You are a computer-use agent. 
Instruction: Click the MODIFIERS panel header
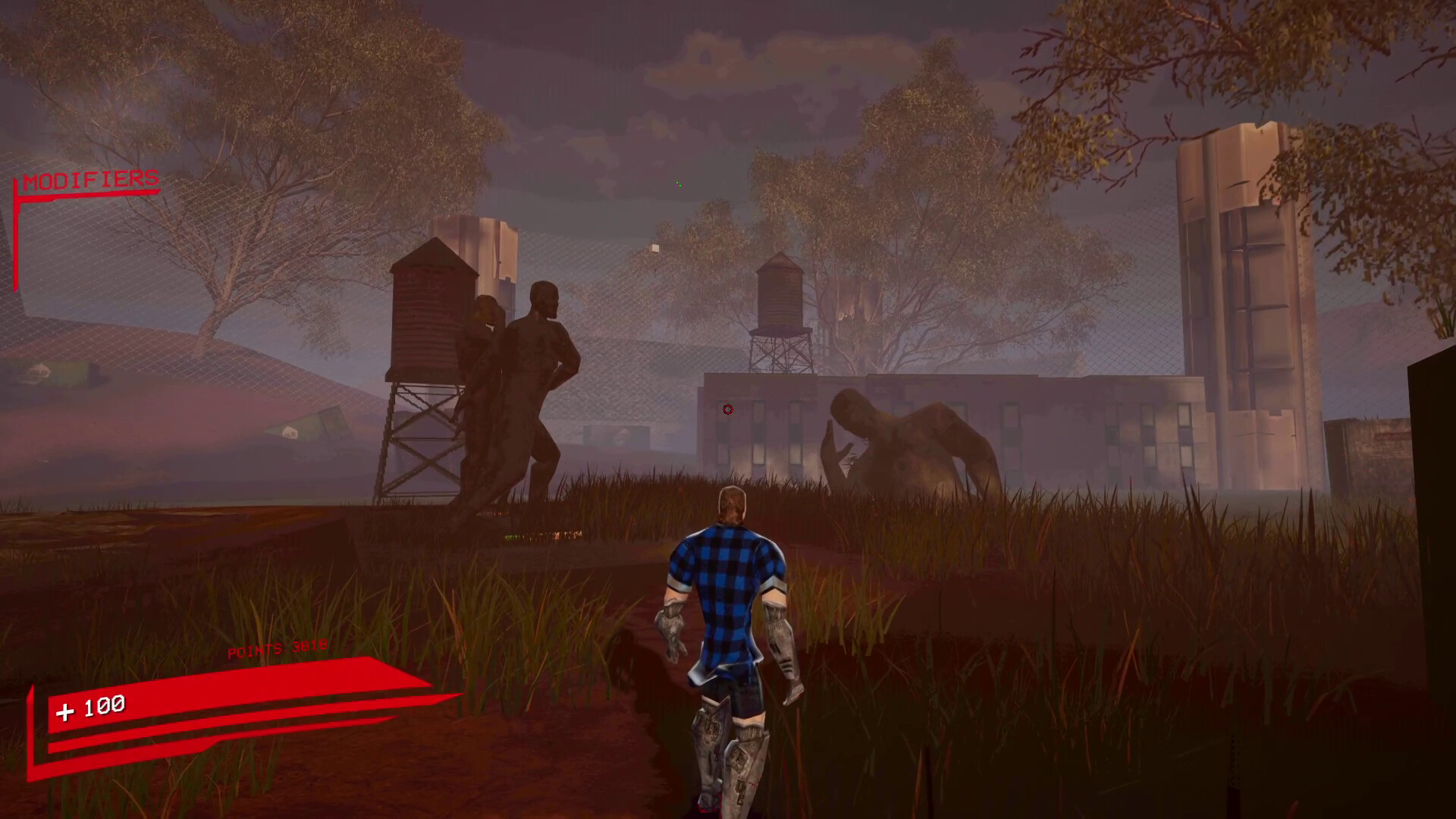coord(91,180)
